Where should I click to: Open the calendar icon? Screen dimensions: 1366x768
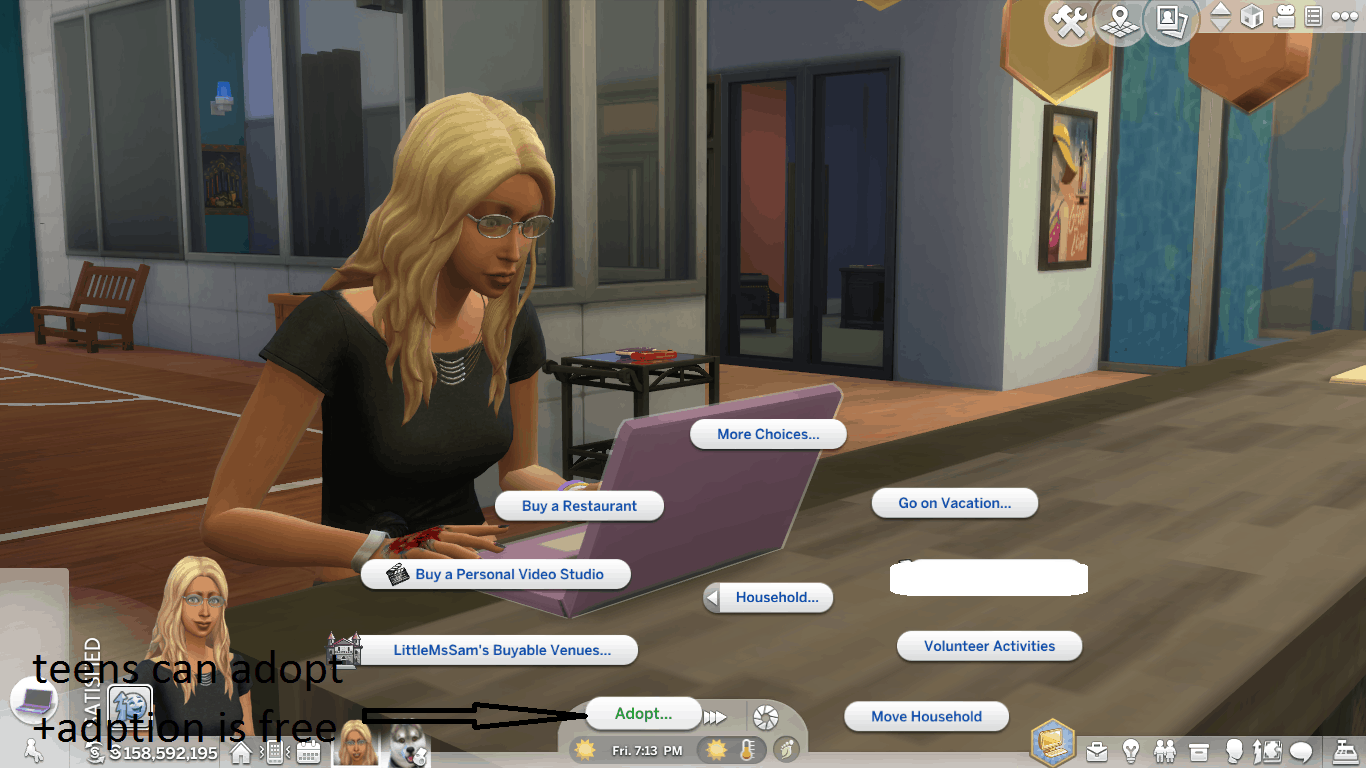308,750
